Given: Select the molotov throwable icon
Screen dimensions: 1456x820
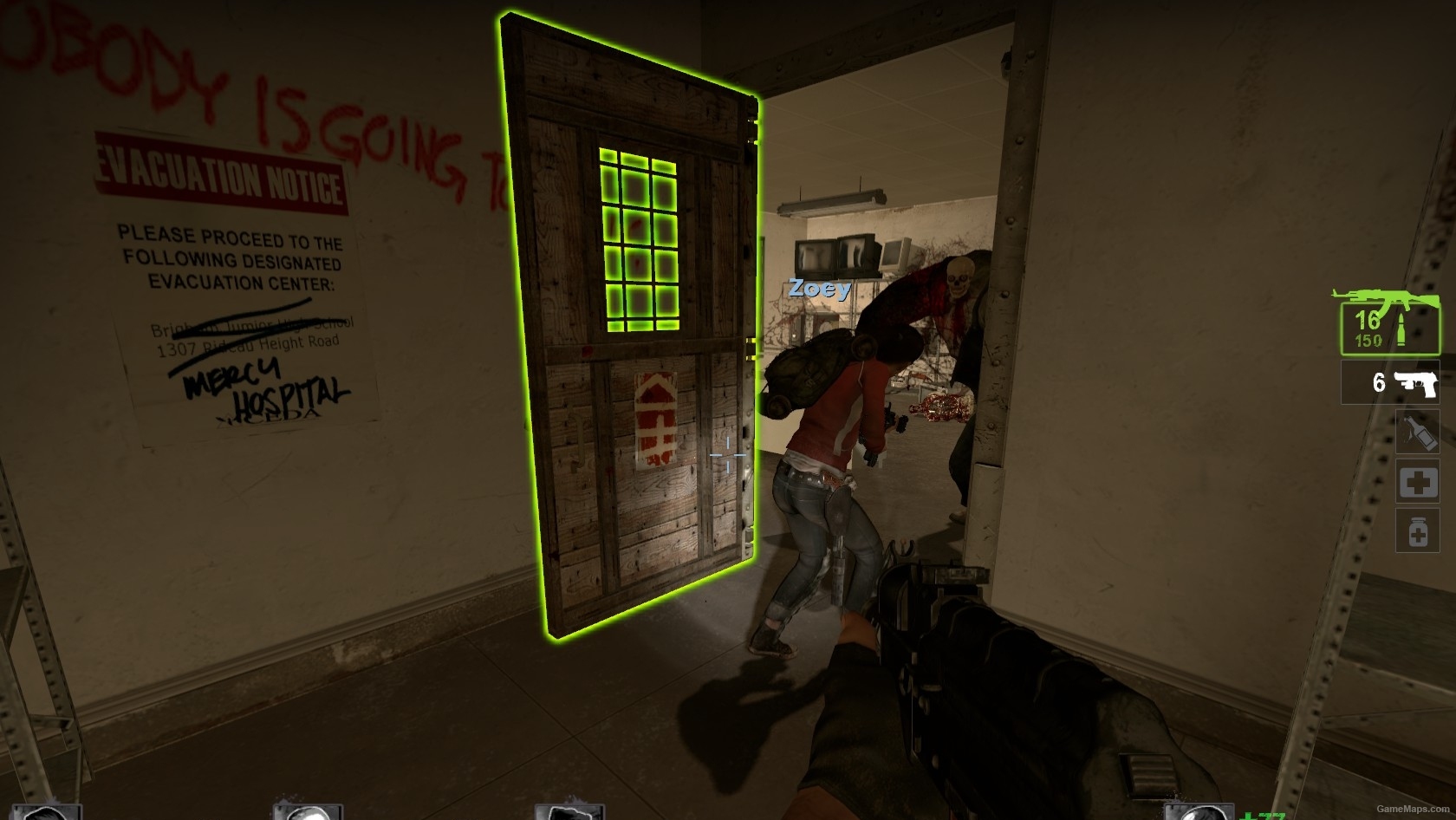Looking at the screenshot, I should 1419,433.
